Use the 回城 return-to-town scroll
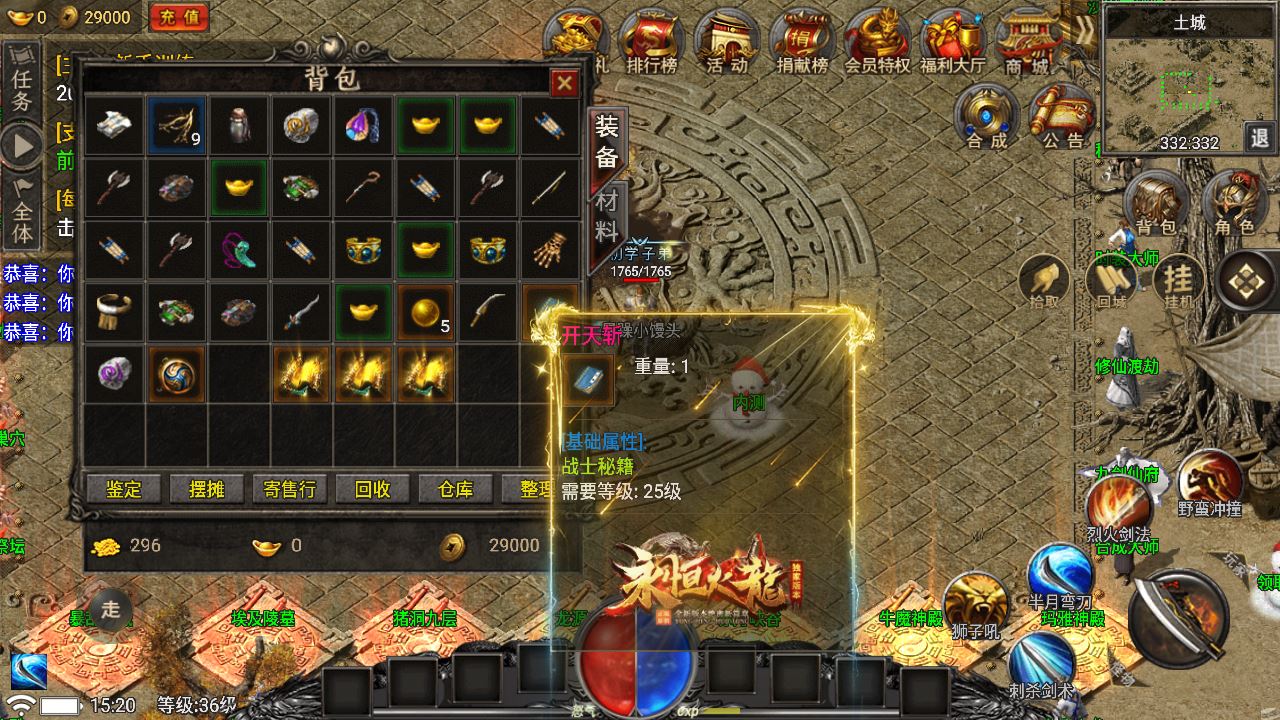Screen dimensions: 1280x720 pos(1111,281)
